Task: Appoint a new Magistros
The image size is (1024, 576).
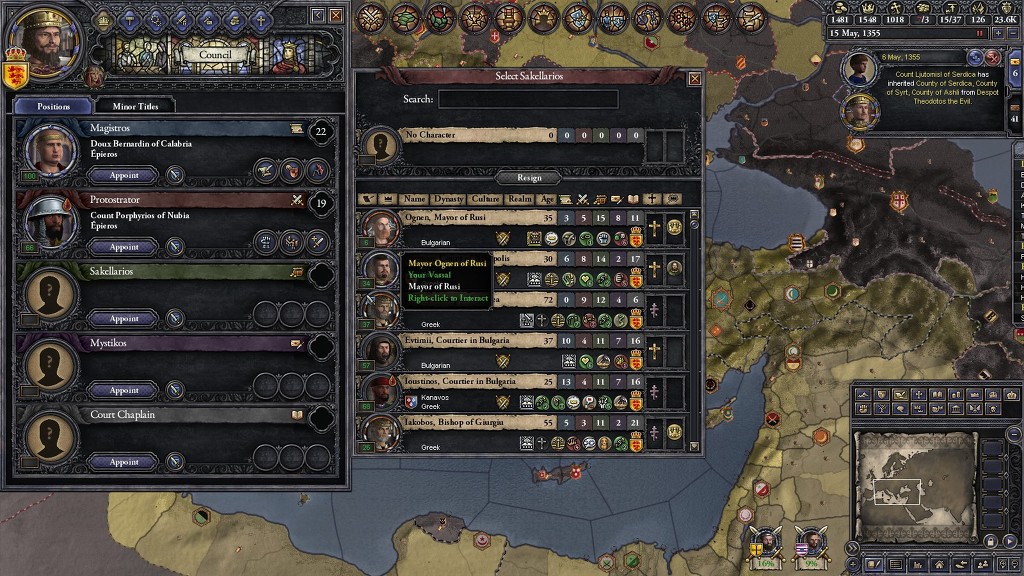Action: click(x=124, y=175)
